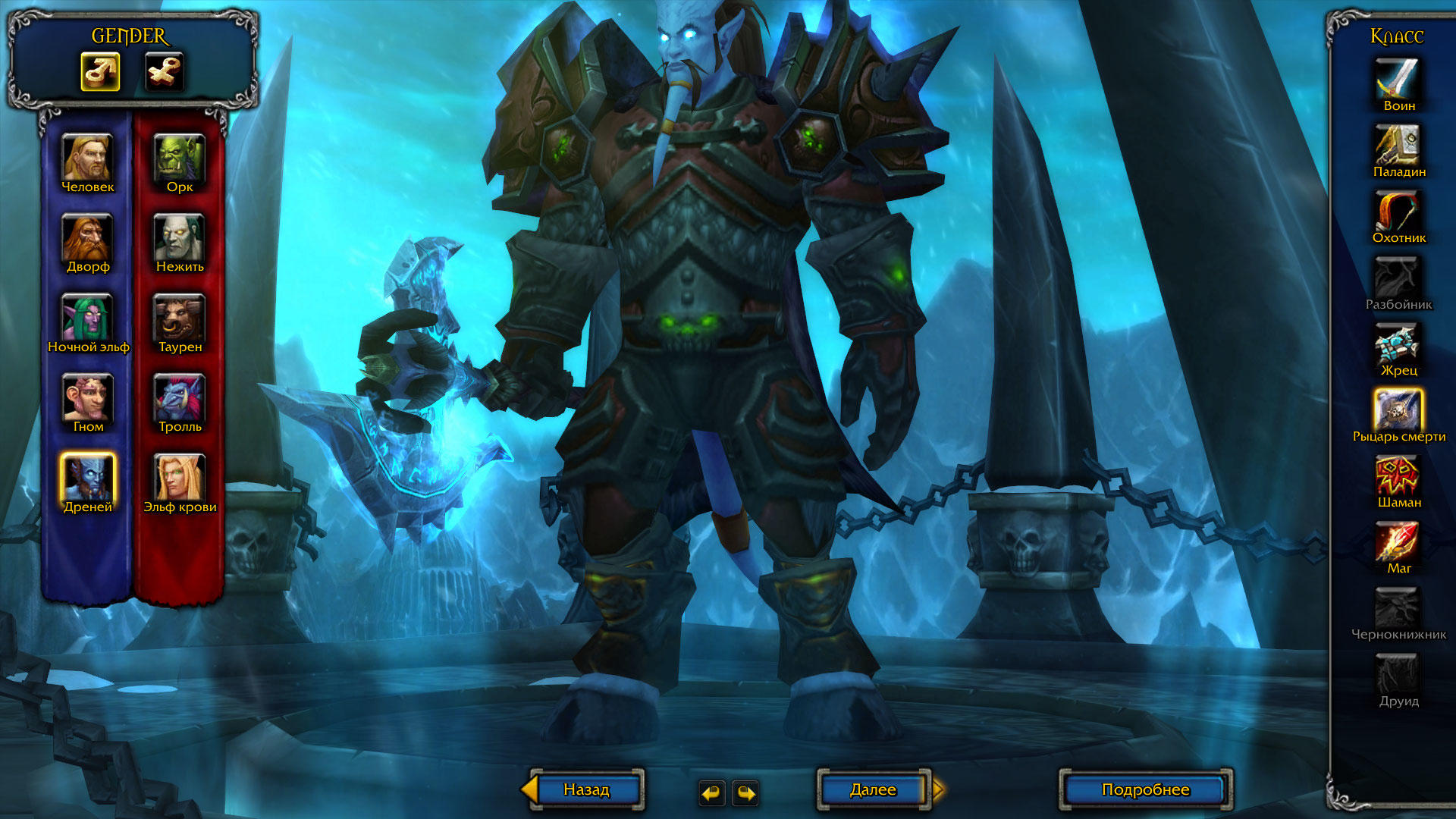Select the Эльф крови race

click(x=180, y=478)
